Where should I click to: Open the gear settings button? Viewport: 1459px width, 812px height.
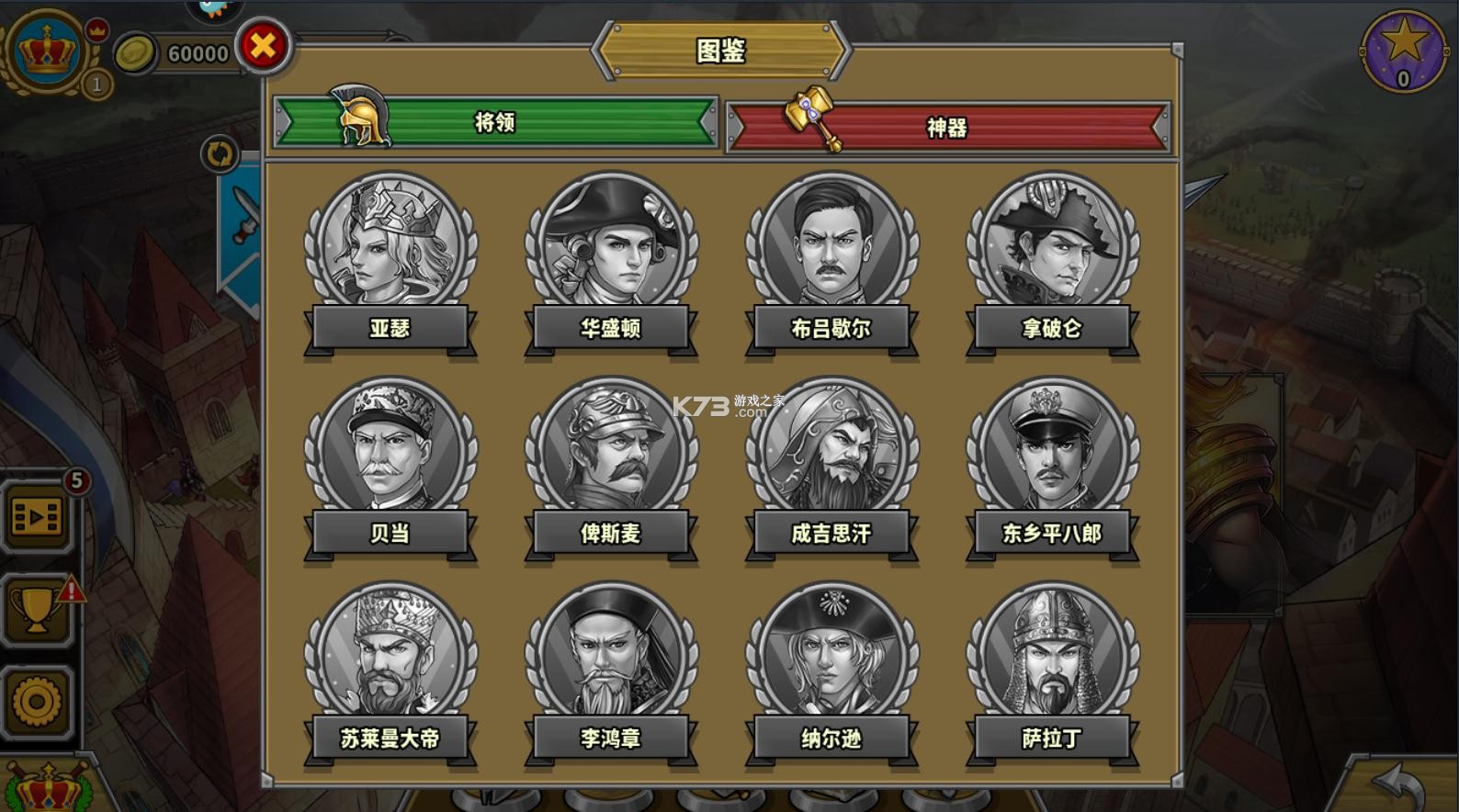pyautogui.click(x=37, y=703)
